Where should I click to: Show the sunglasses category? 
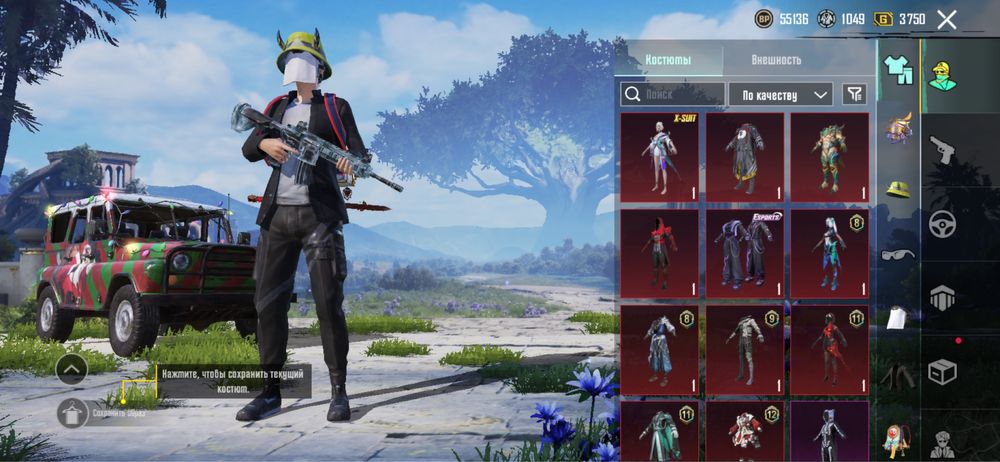pyautogui.click(x=897, y=254)
